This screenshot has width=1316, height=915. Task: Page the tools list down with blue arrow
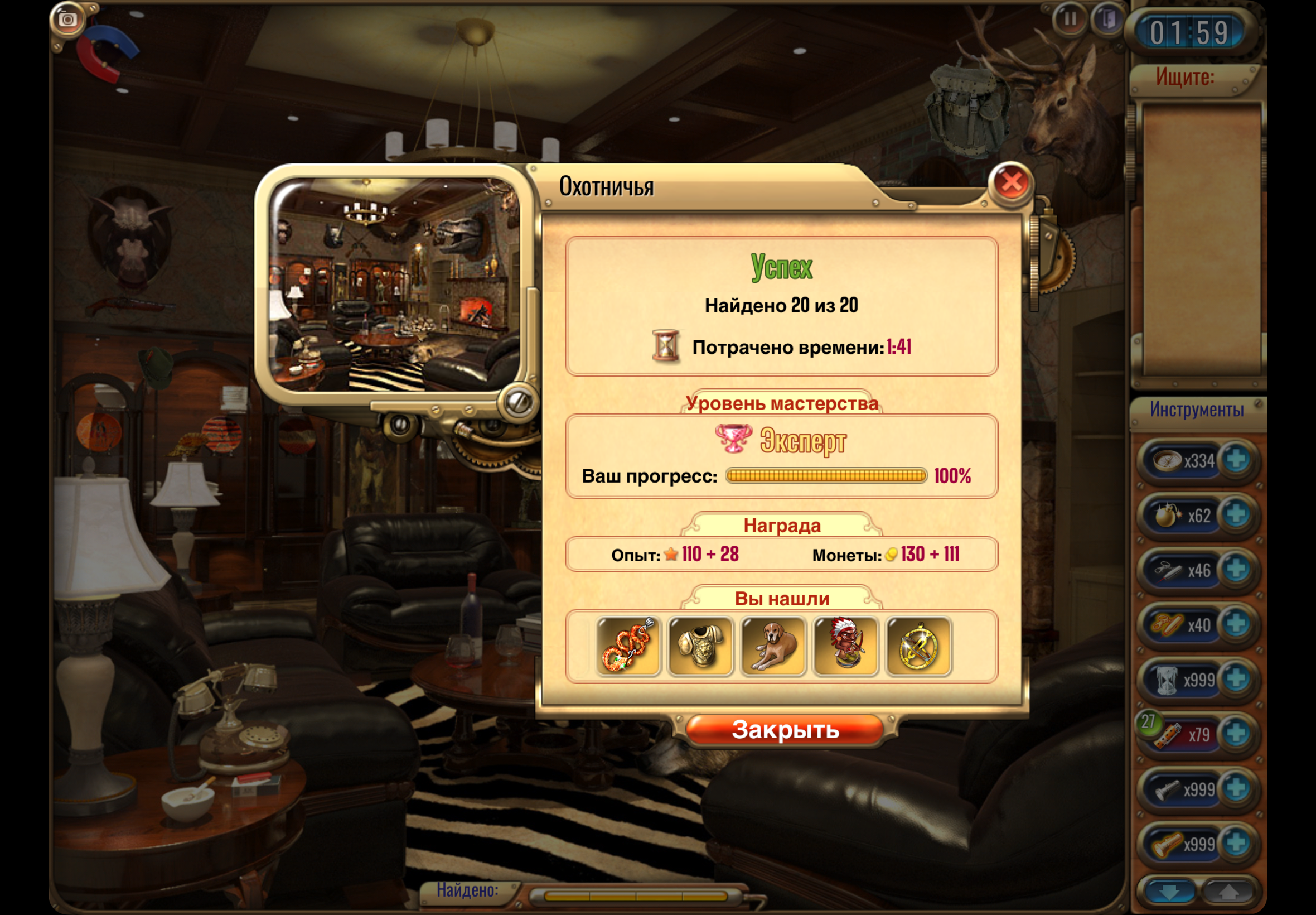click(1169, 892)
